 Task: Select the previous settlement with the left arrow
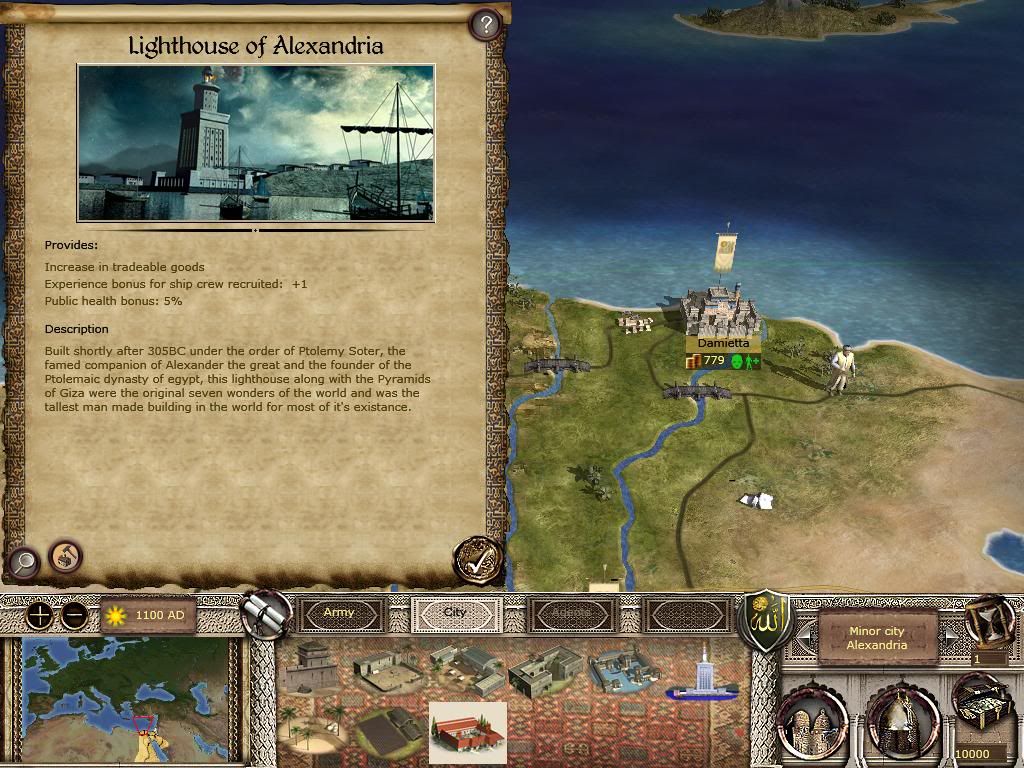click(x=801, y=634)
